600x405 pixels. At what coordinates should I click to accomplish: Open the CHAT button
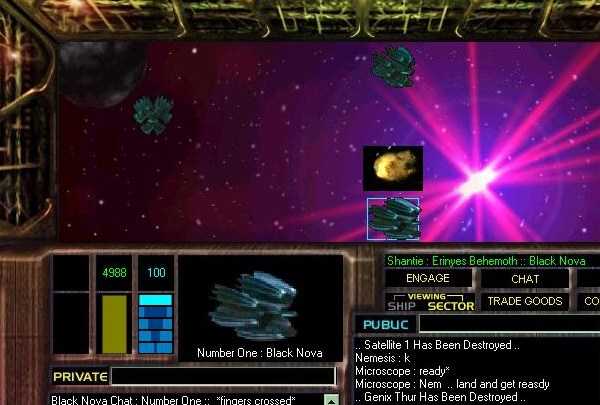pyautogui.click(x=525, y=278)
